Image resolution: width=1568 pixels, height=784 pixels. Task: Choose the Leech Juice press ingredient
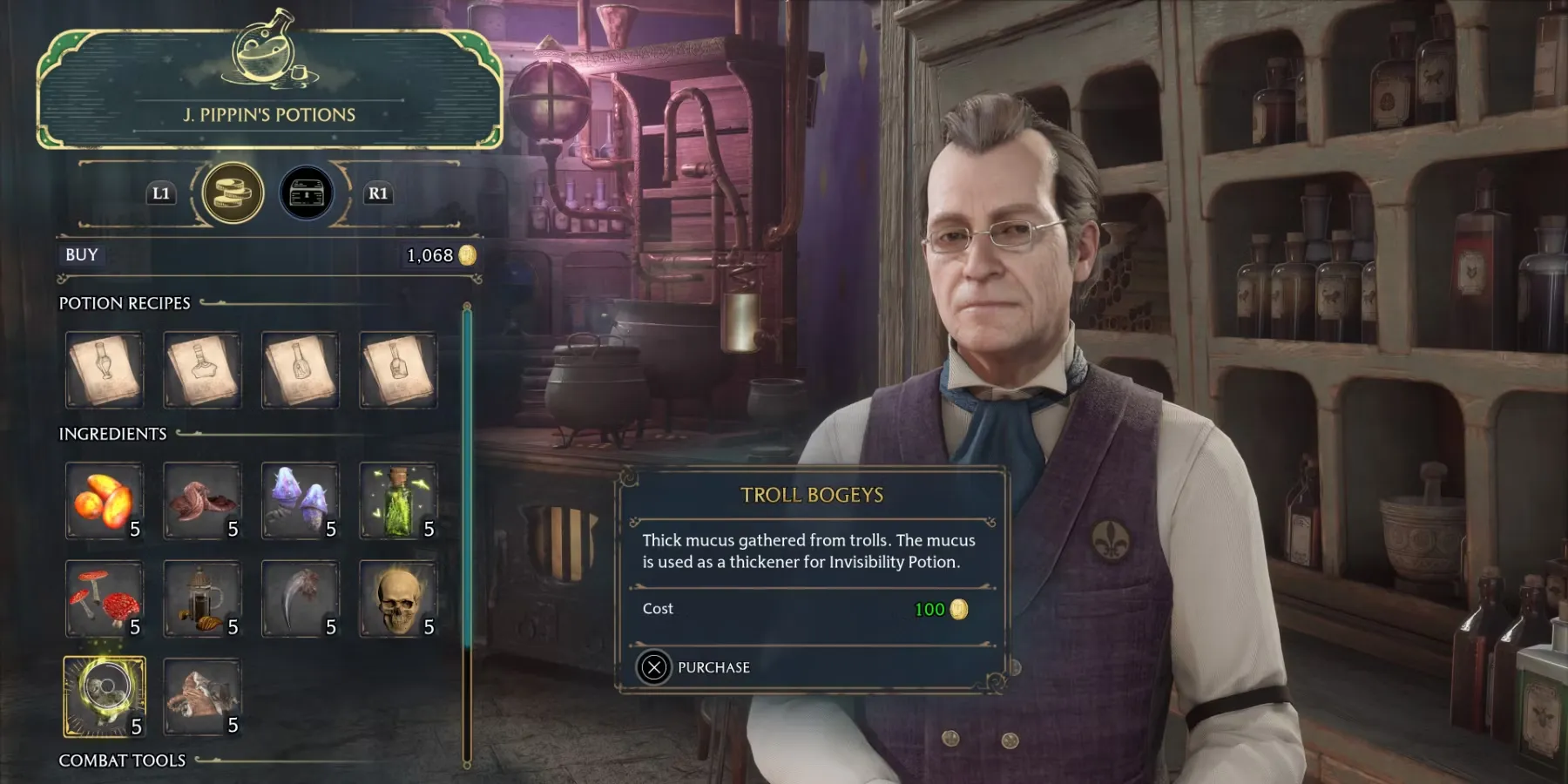(x=202, y=599)
